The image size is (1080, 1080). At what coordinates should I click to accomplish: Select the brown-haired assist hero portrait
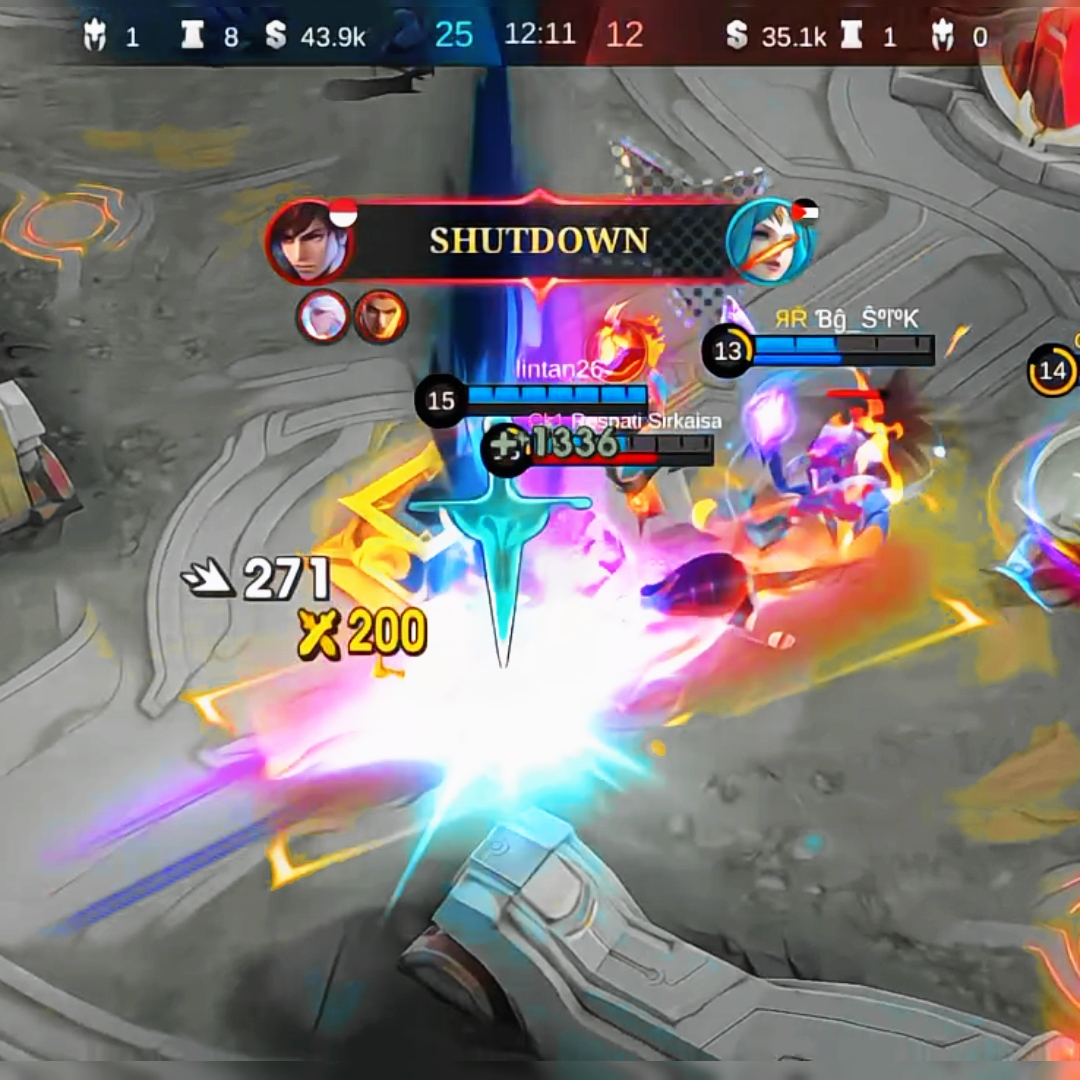coord(381,317)
